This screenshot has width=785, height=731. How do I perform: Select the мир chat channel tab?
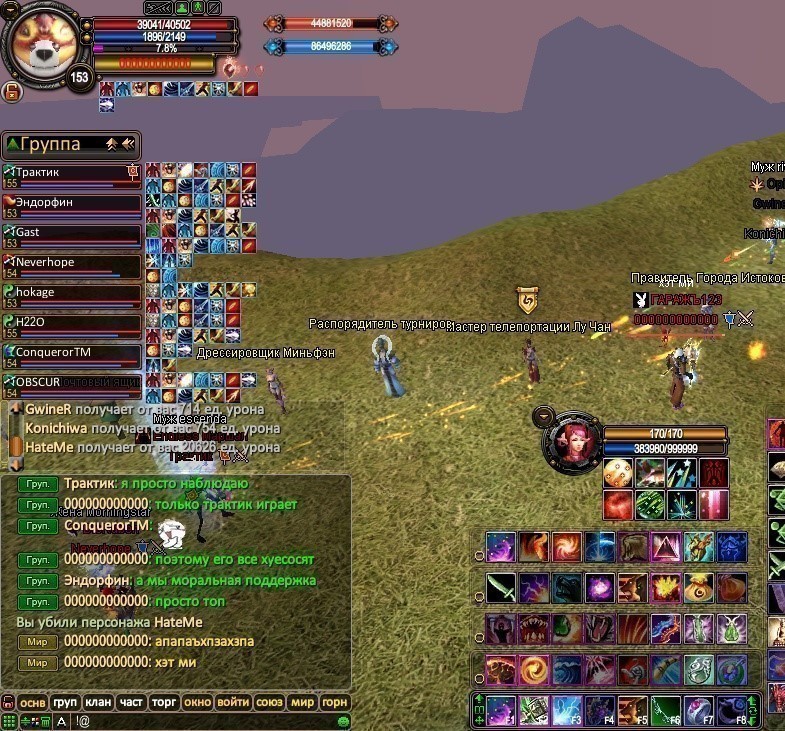pyautogui.click(x=302, y=703)
